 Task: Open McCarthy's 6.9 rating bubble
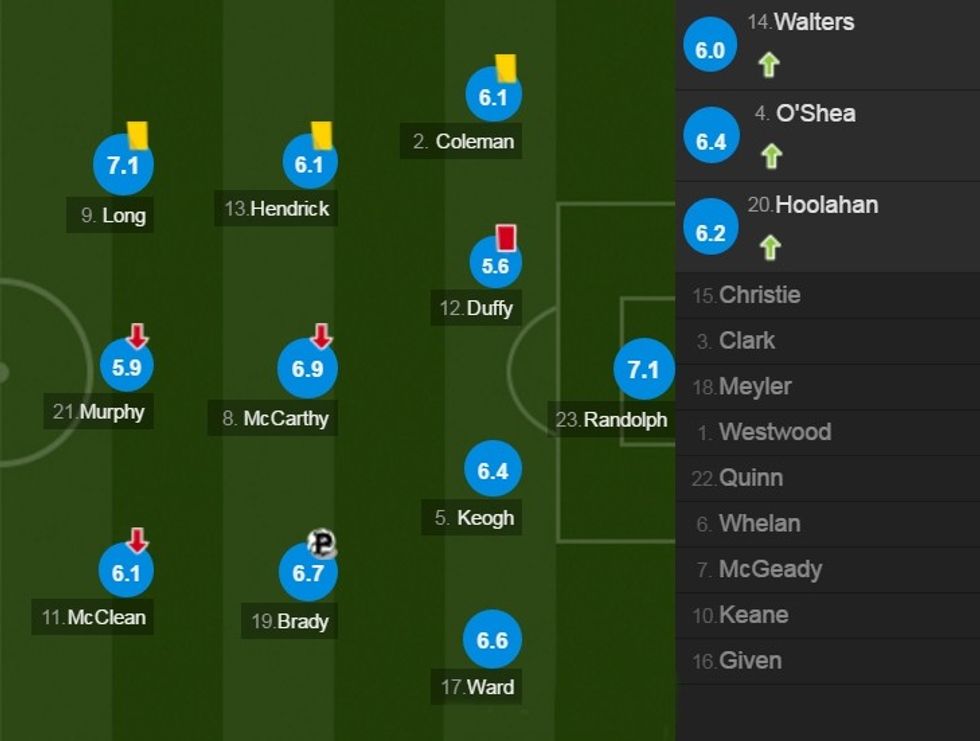(x=307, y=369)
